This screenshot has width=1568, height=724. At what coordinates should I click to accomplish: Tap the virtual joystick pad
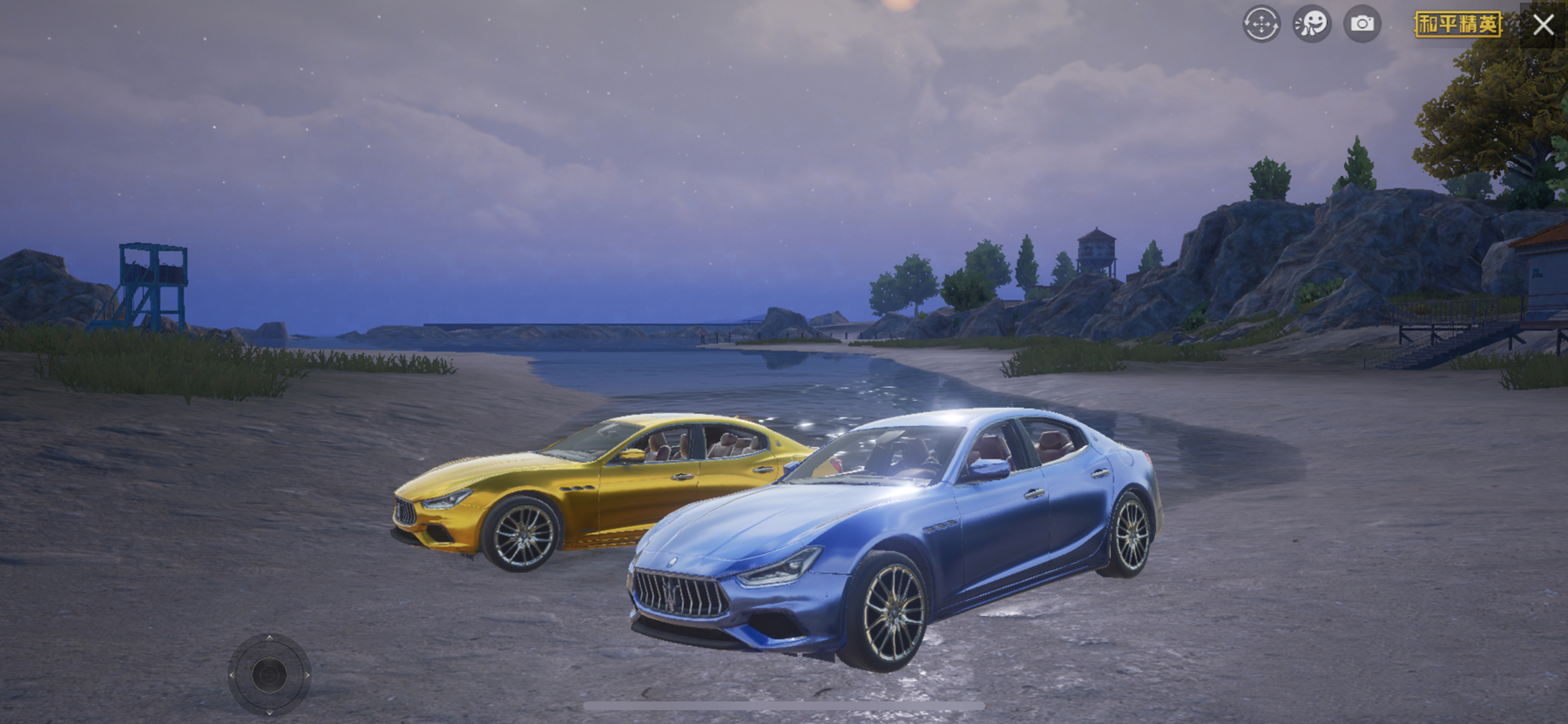269,674
